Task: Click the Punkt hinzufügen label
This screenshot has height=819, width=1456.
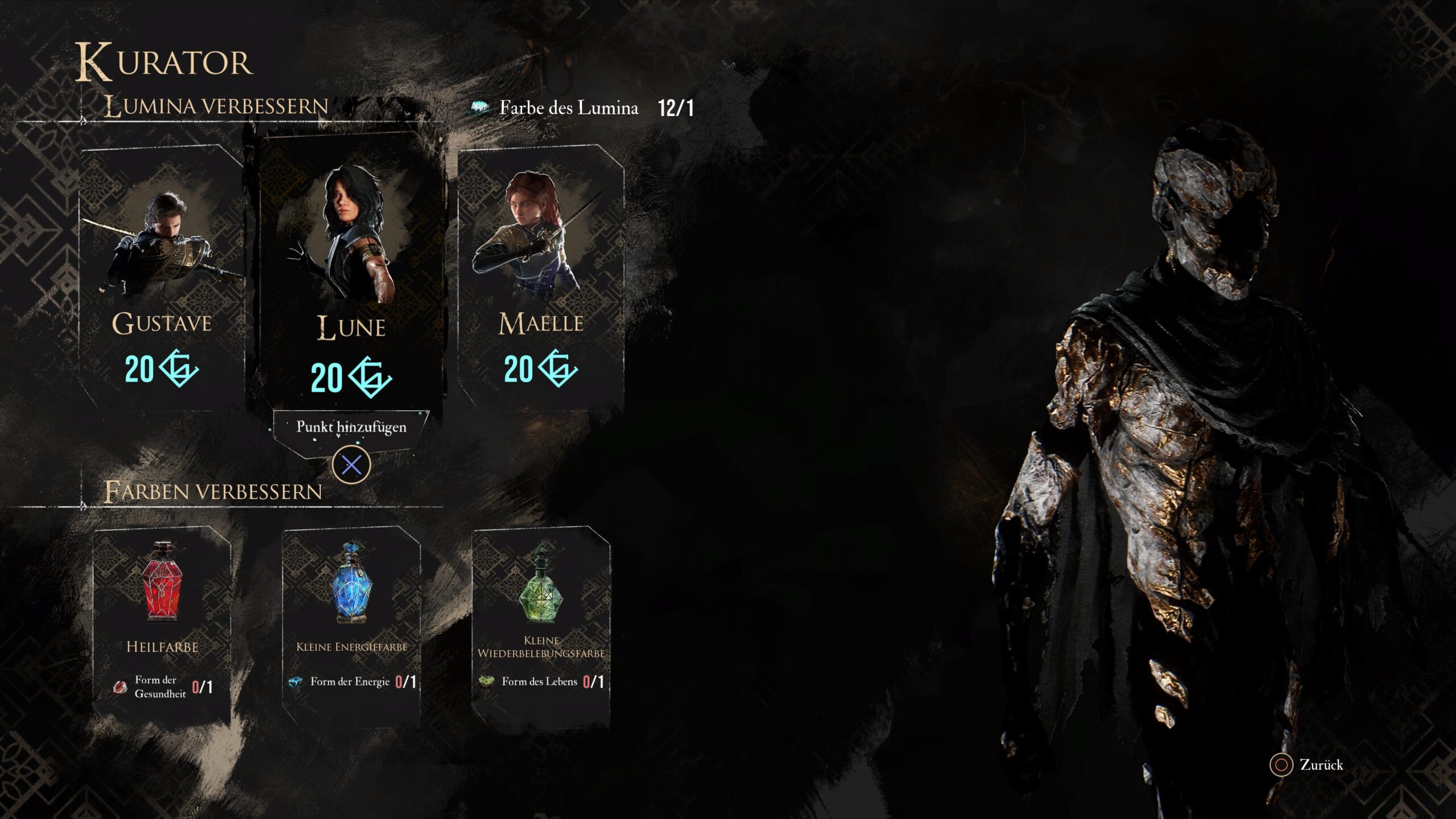Action: coord(351,427)
